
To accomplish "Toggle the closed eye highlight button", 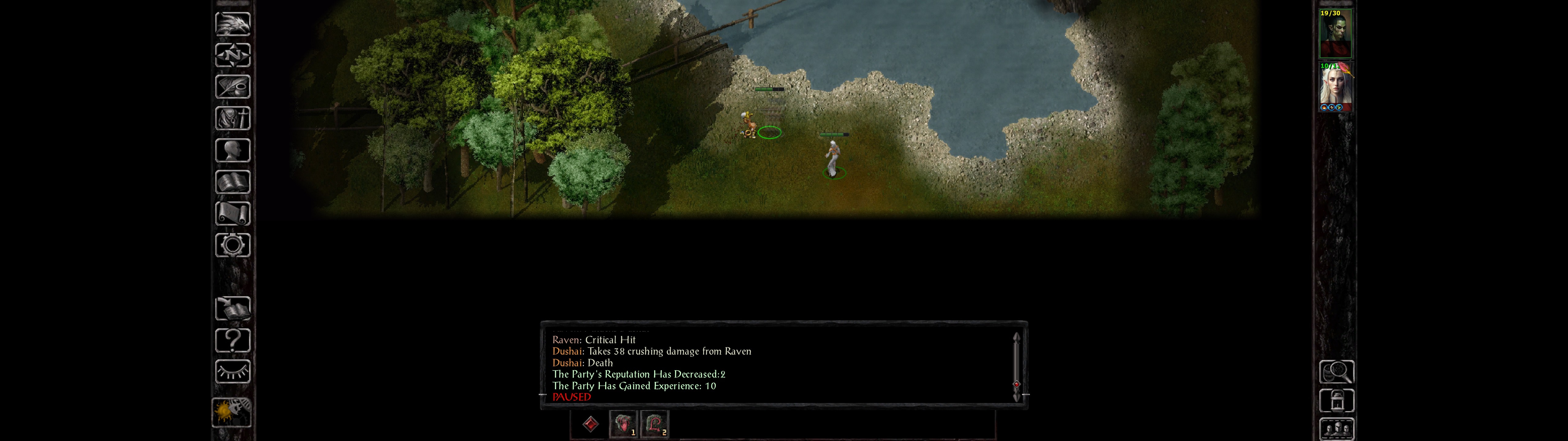I will click(232, 371).
